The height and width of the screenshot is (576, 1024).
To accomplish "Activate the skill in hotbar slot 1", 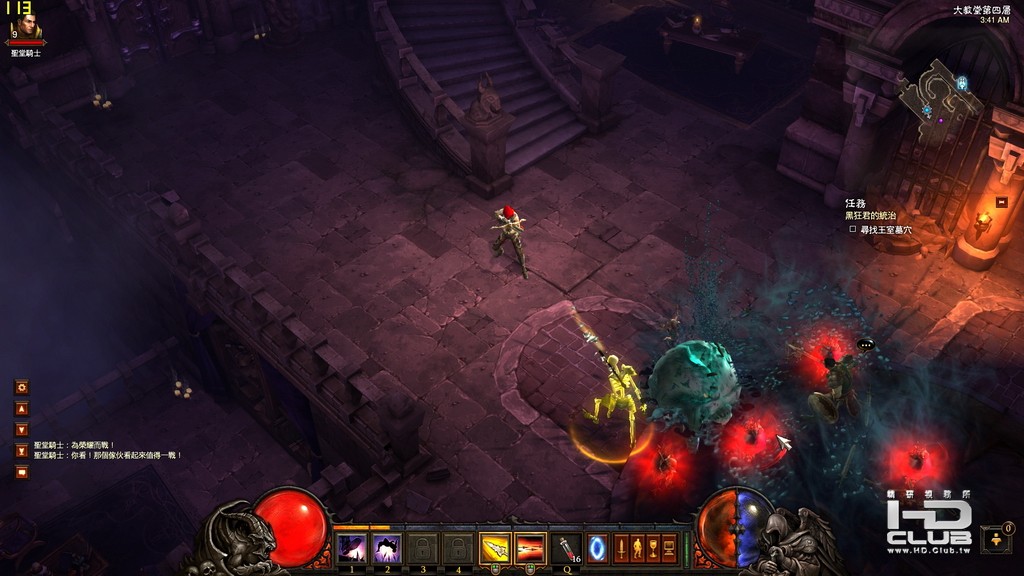I will coord(351,548).
